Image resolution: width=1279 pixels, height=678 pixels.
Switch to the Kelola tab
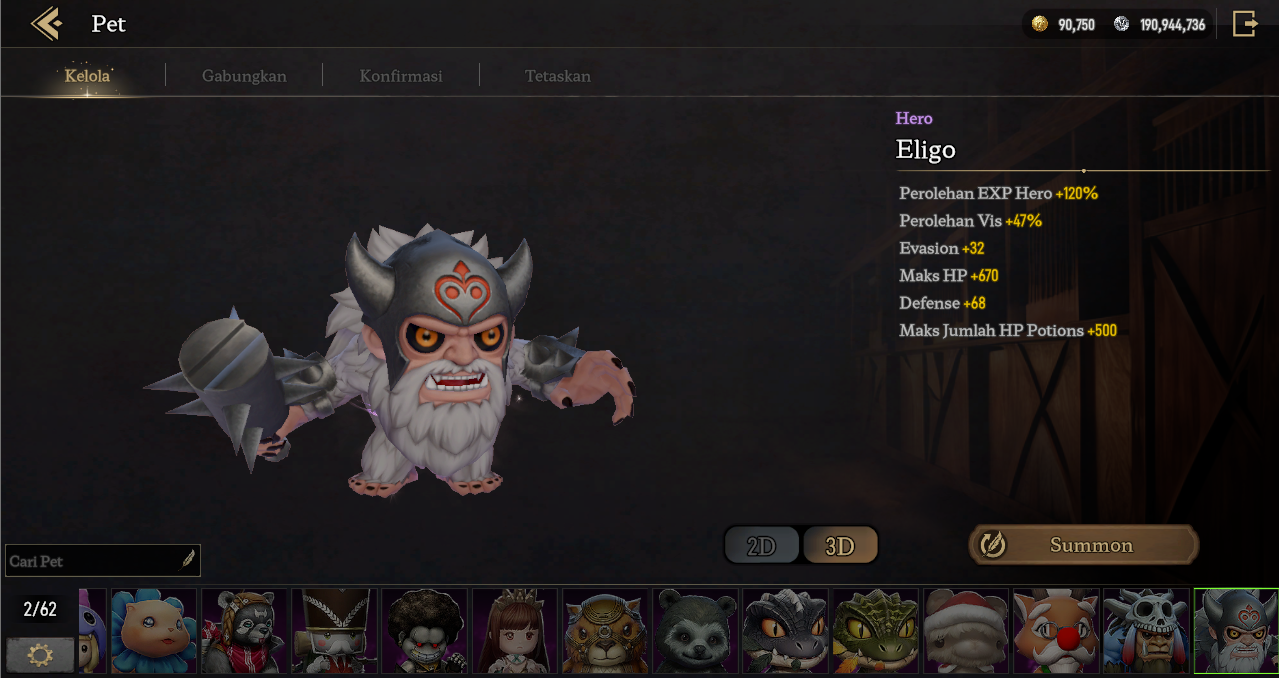coord(87,76)
